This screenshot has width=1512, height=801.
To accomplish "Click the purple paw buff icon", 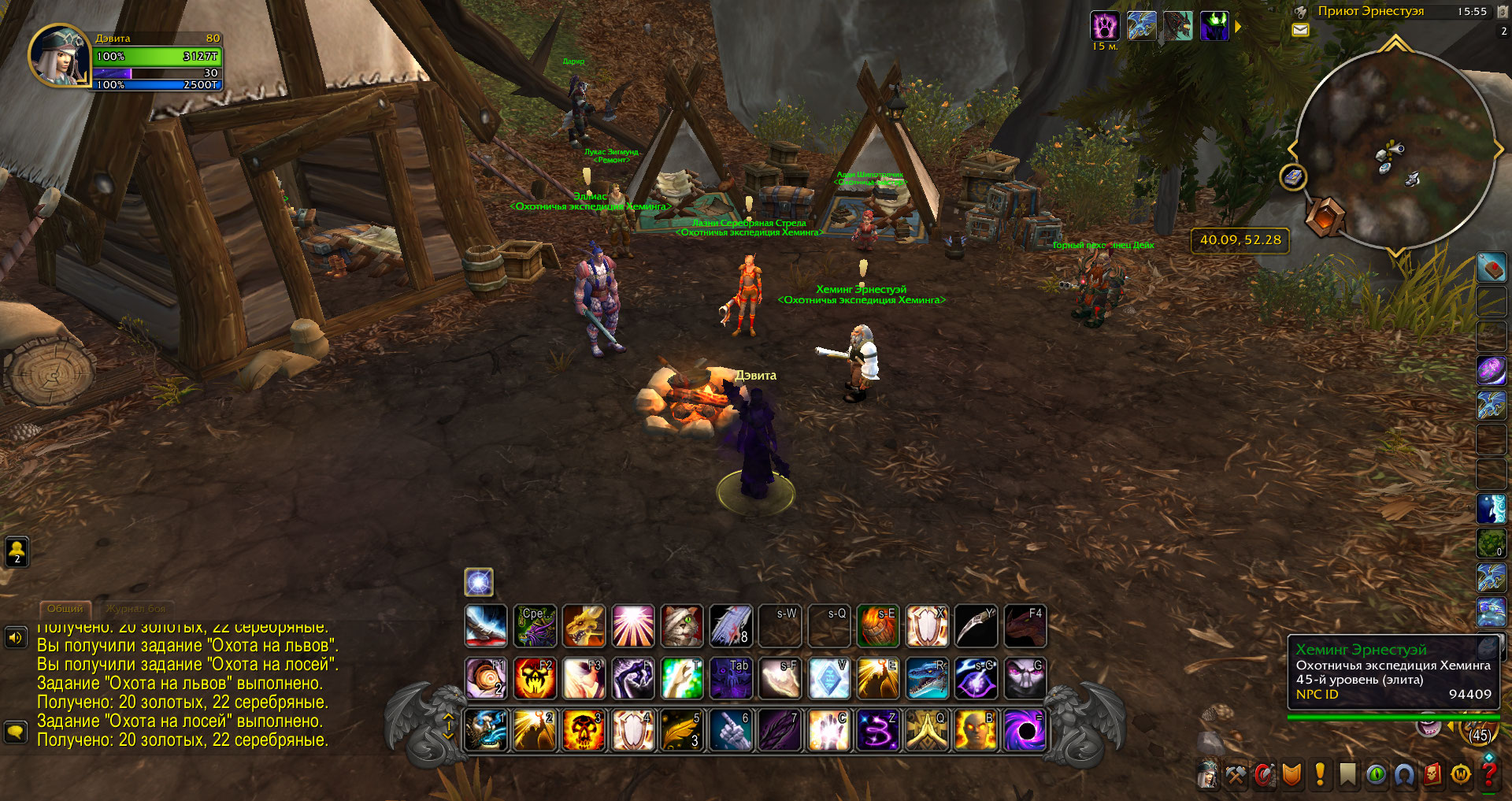I will 1104,26.
